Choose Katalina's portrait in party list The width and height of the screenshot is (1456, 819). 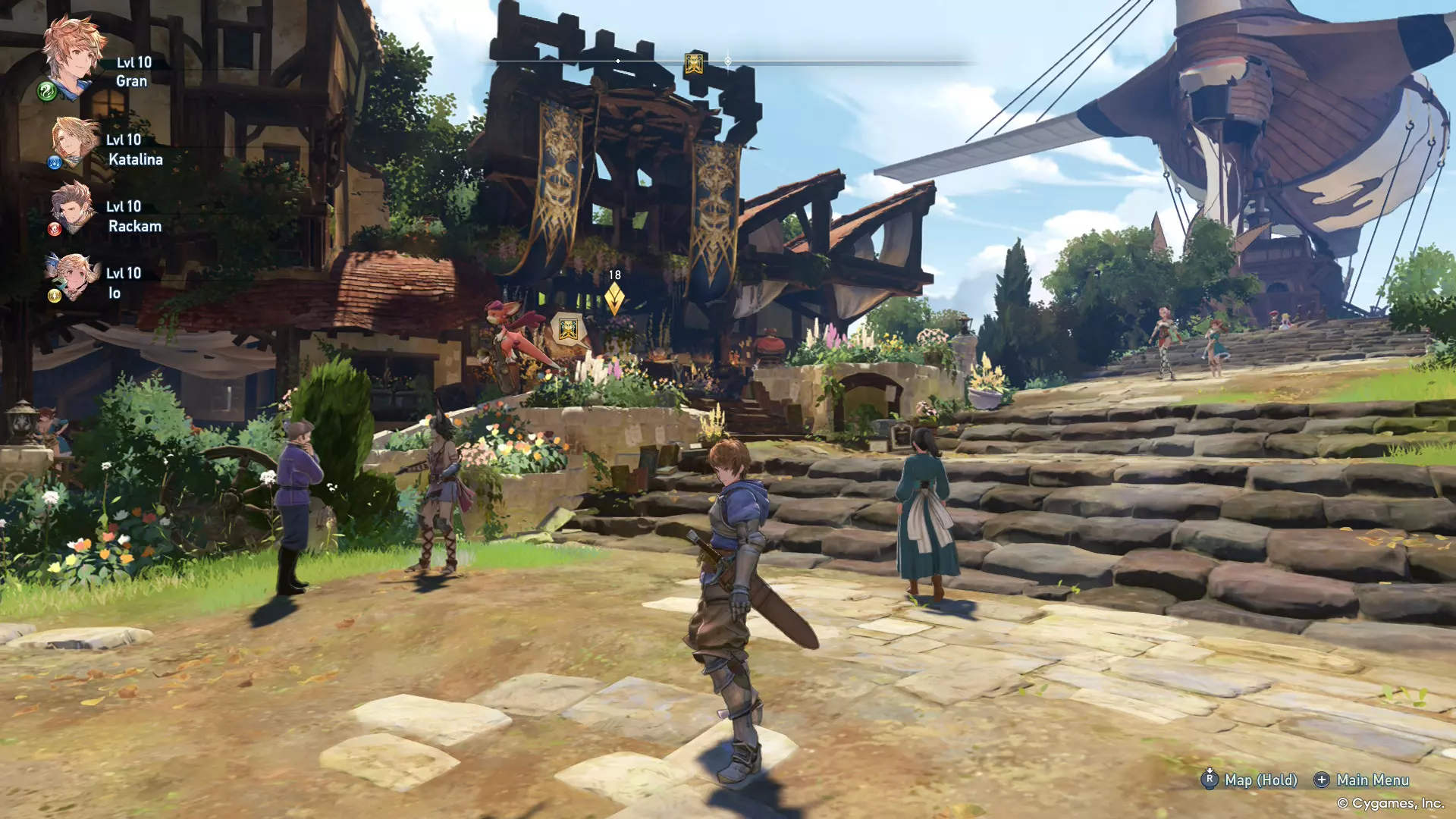pyautogui.click(x=75, y=141)
